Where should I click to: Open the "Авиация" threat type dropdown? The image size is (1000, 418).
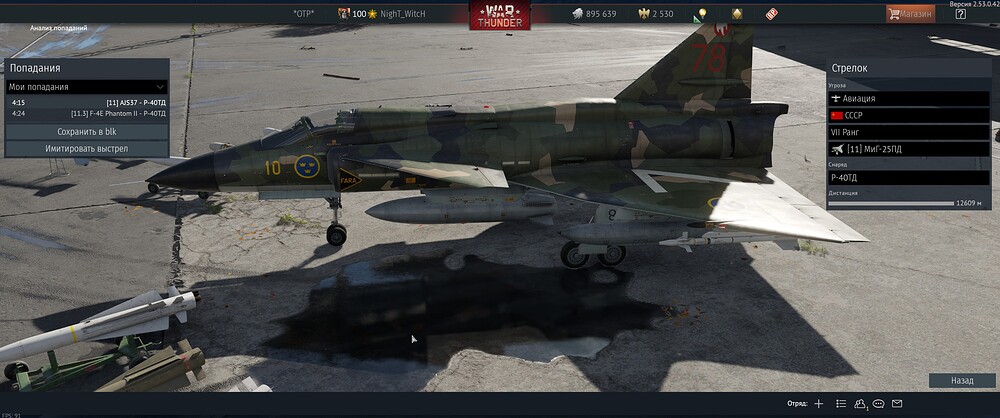click(908, 99)
